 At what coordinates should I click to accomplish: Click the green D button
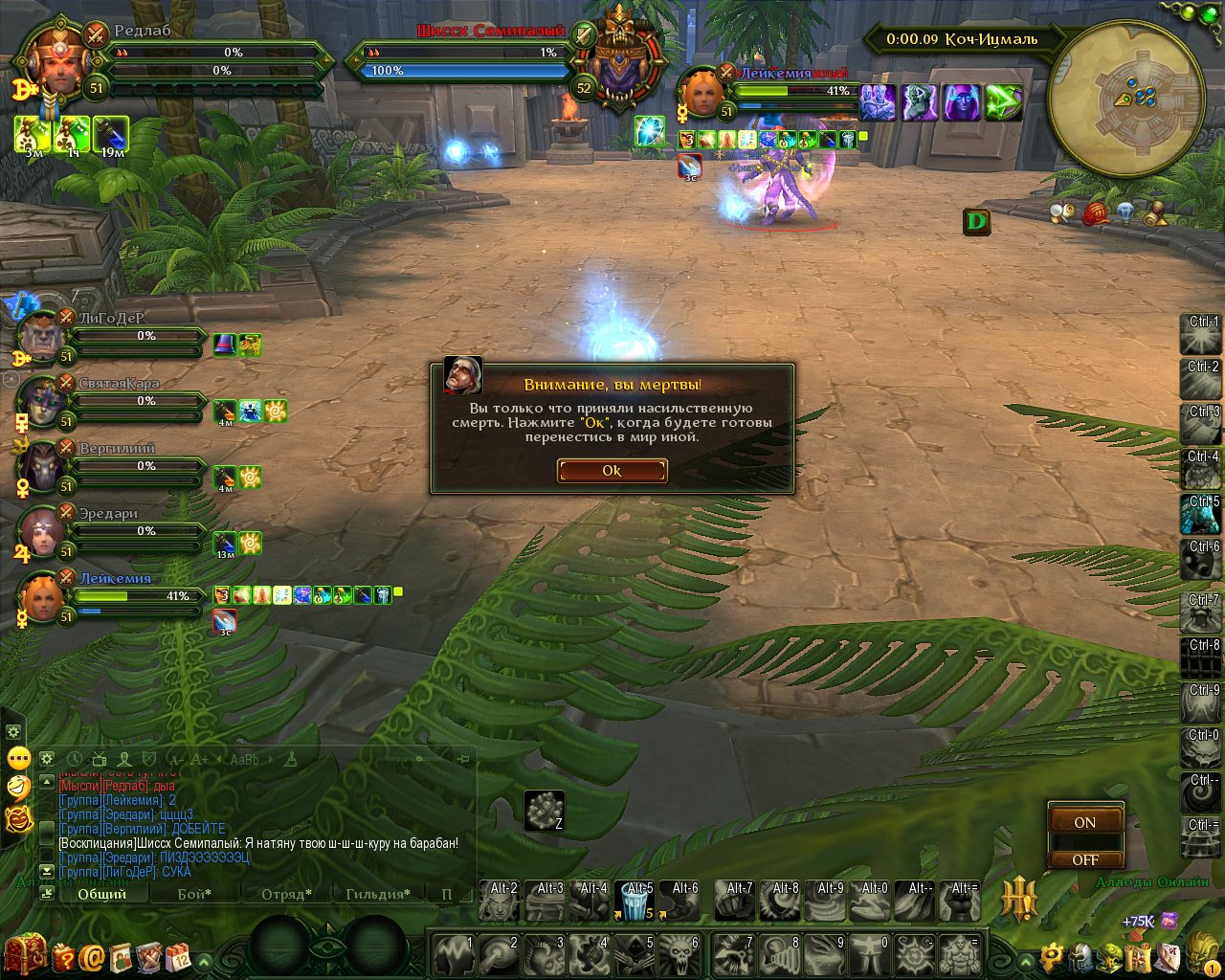[x=976, y=222]
